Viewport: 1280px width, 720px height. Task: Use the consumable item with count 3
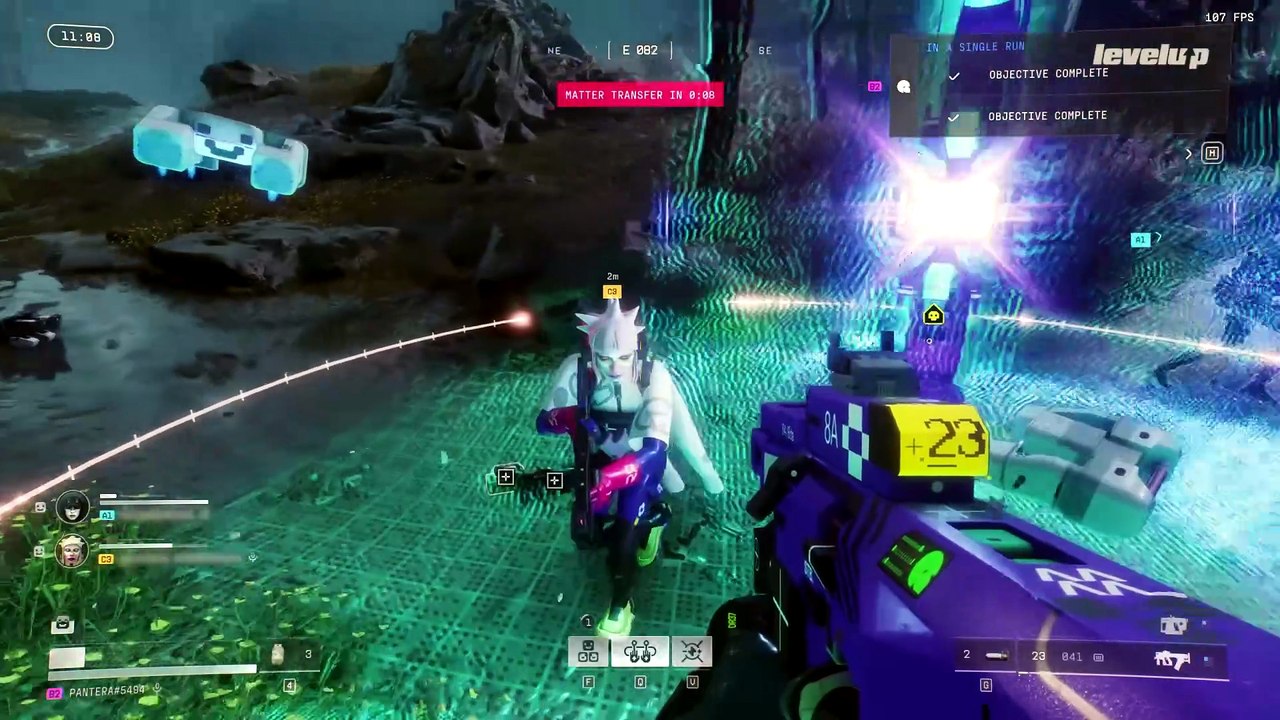point(279,655)
